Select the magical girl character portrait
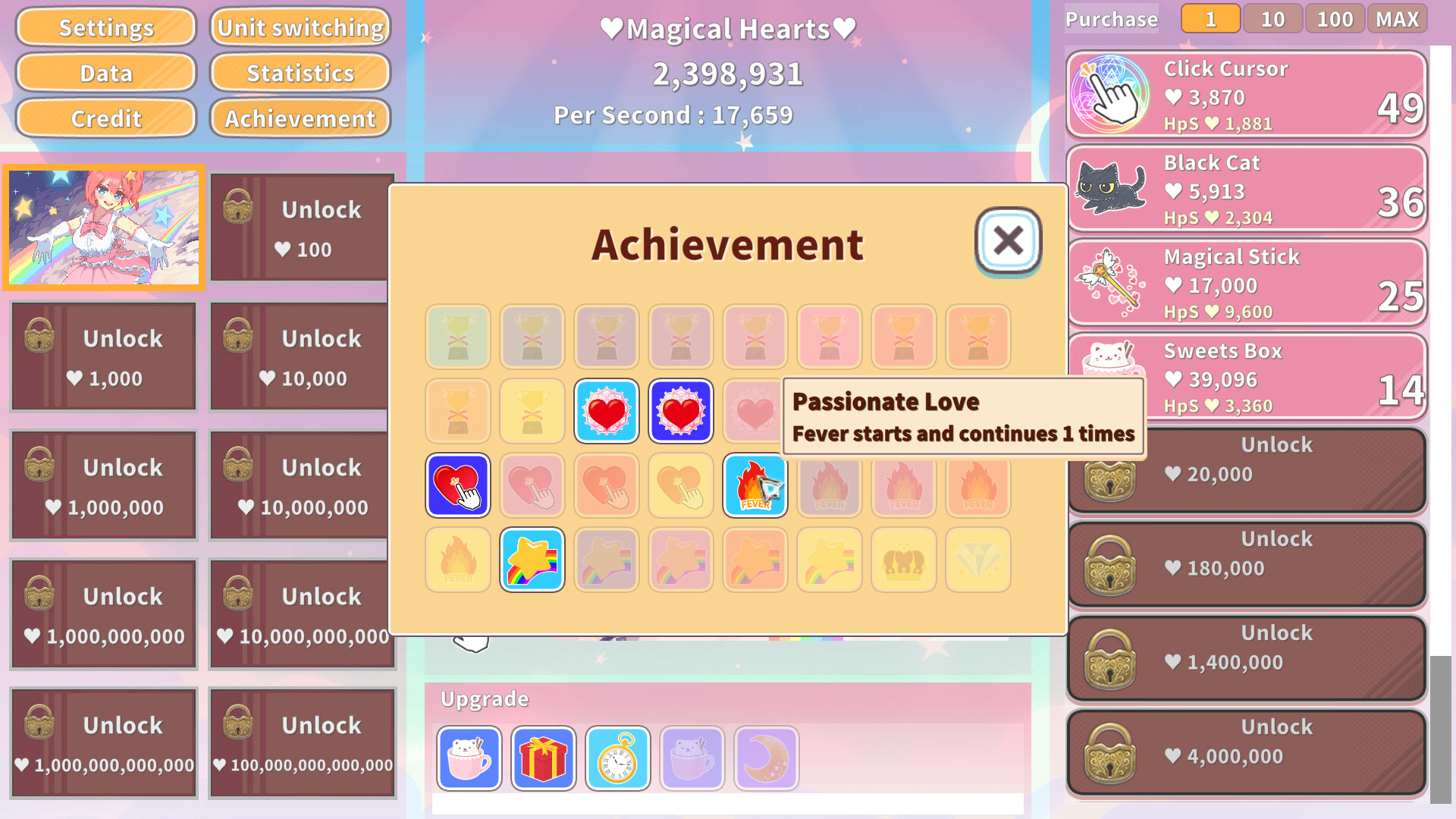 pyautogui.click(x=104, y=227)
